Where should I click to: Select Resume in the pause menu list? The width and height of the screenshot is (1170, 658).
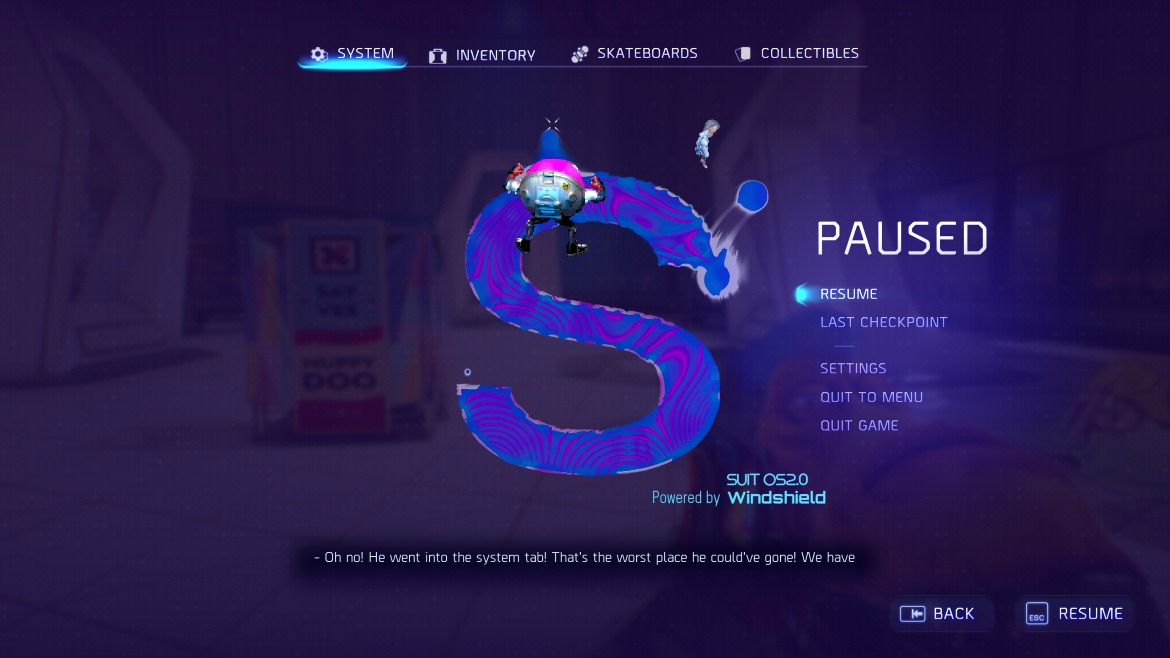pos(848,294)
